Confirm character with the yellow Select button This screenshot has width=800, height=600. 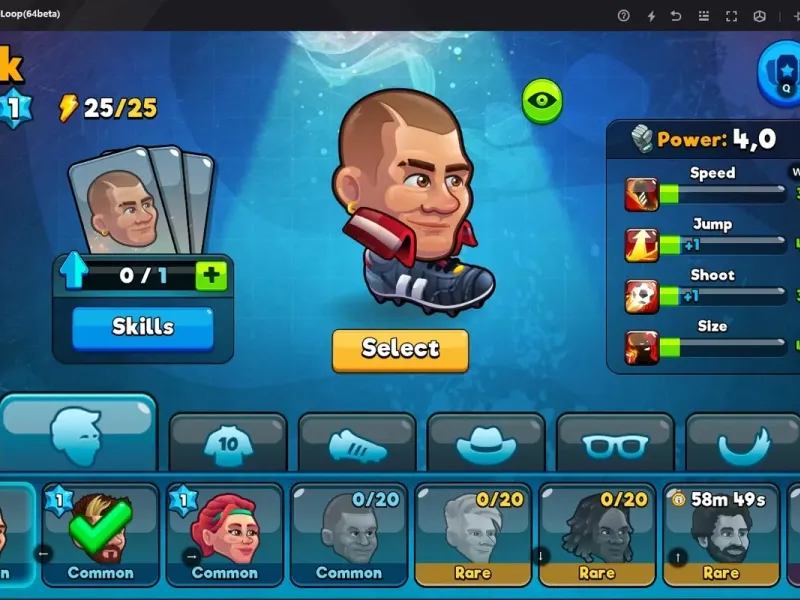[x=400, y=349]
